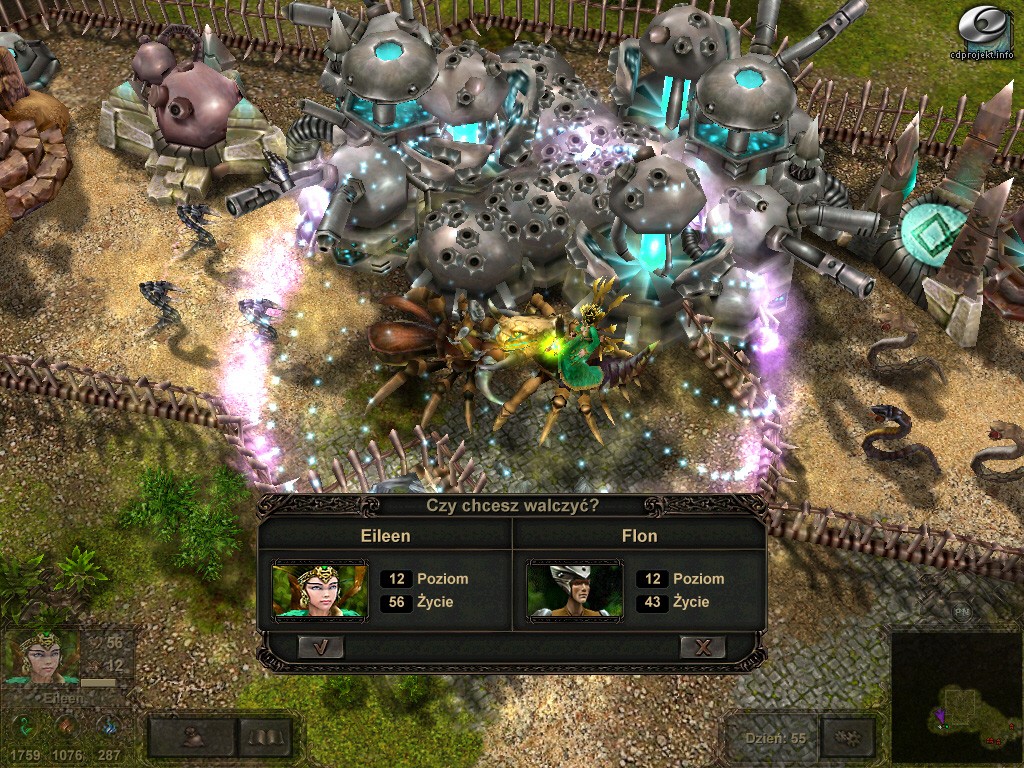
Task: Click Eileen's hero portrait in the HUD
Action: [x=42, y=657]
